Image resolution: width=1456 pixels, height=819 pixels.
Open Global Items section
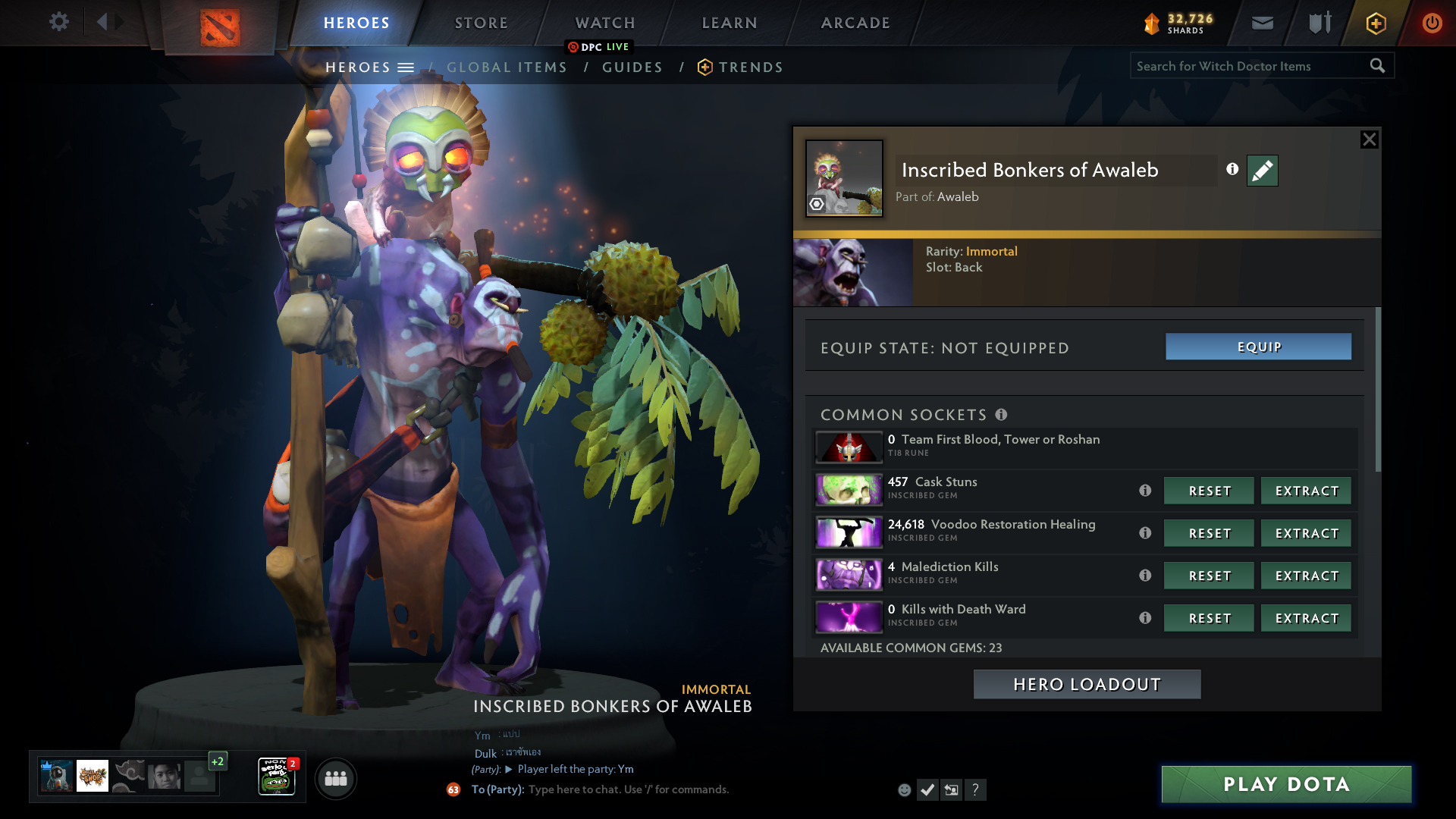507,67
